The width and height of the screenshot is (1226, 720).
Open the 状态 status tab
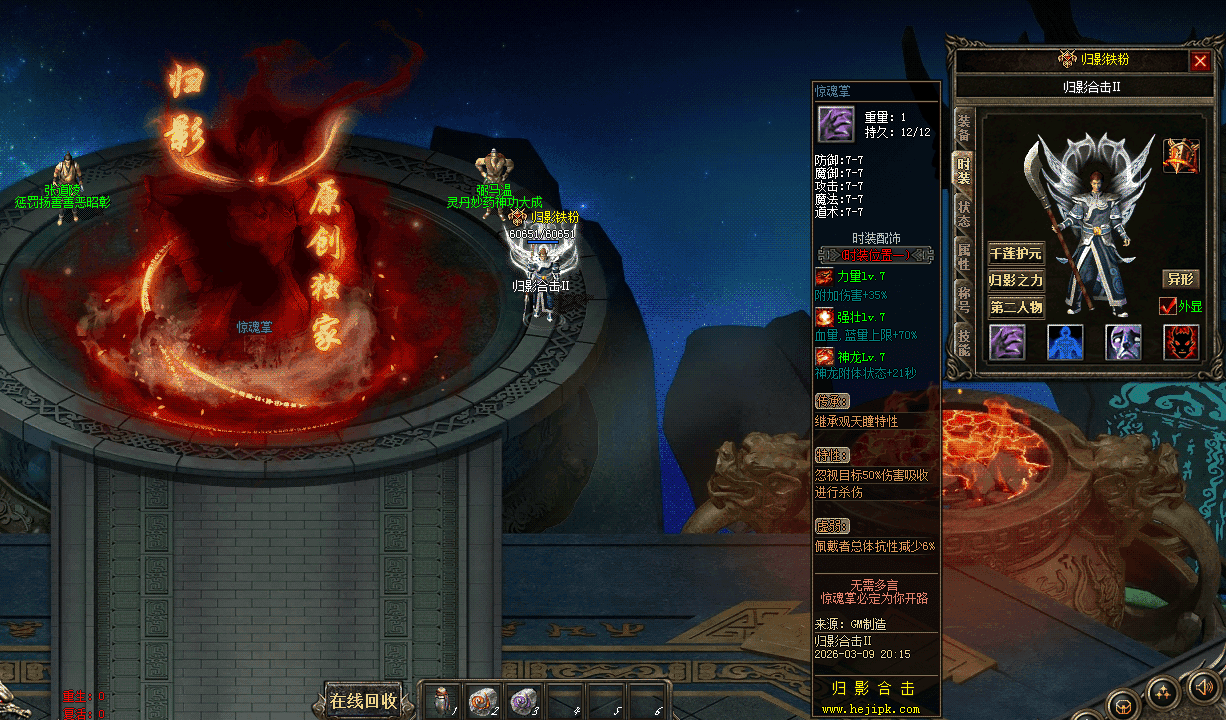(964, 213)
